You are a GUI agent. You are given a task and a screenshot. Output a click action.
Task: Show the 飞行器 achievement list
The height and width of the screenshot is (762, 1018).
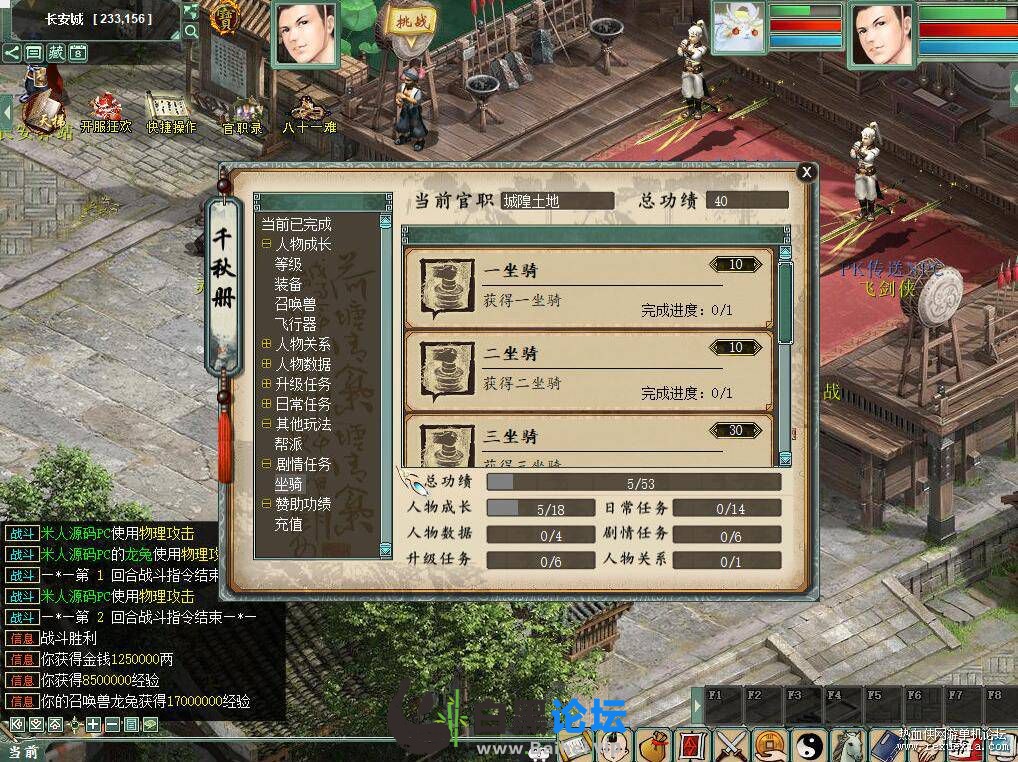[295, 325]
